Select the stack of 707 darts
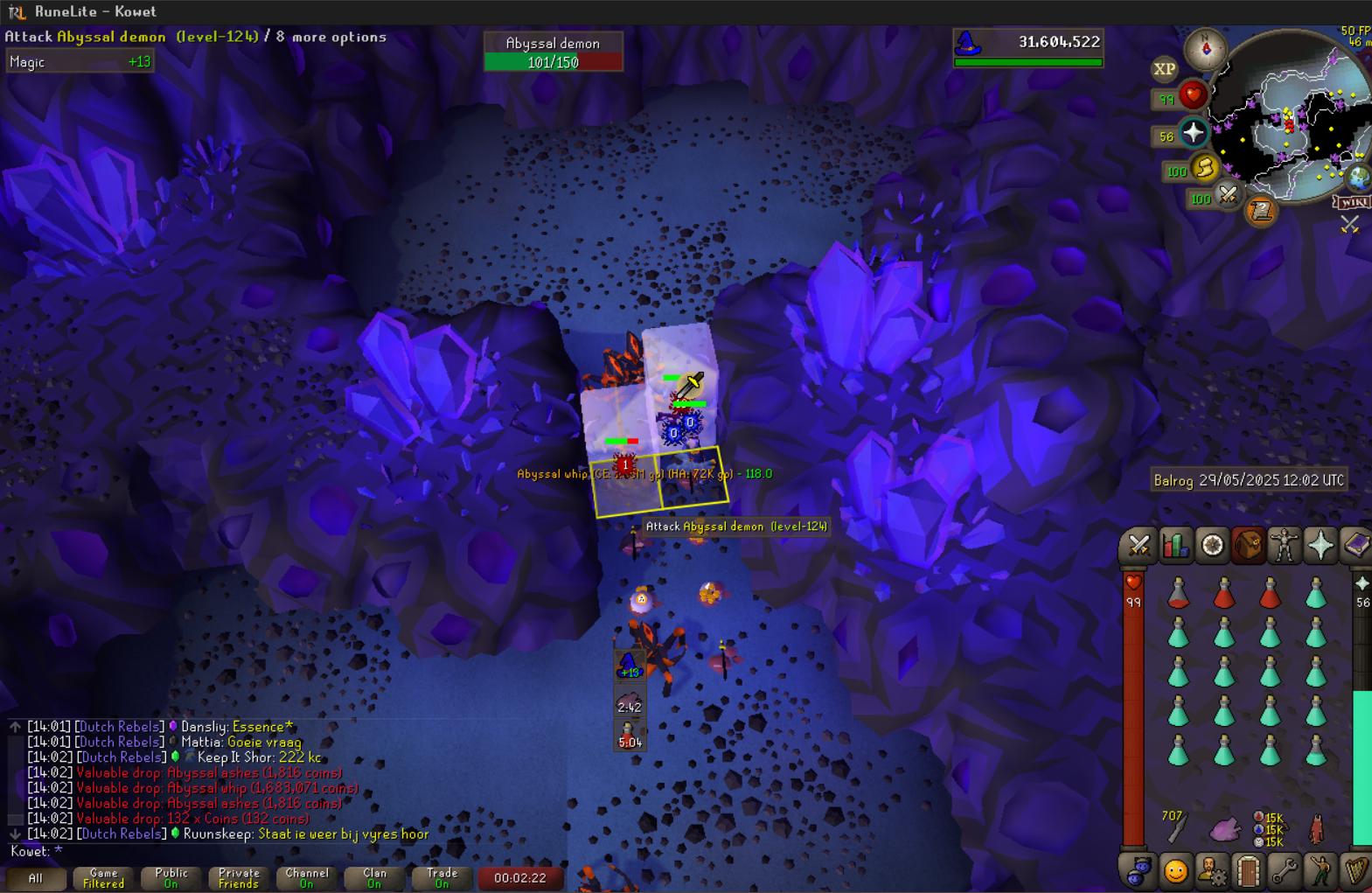Image resolution: width=1372 pixels, height=893 pixels. (1177, 826)
